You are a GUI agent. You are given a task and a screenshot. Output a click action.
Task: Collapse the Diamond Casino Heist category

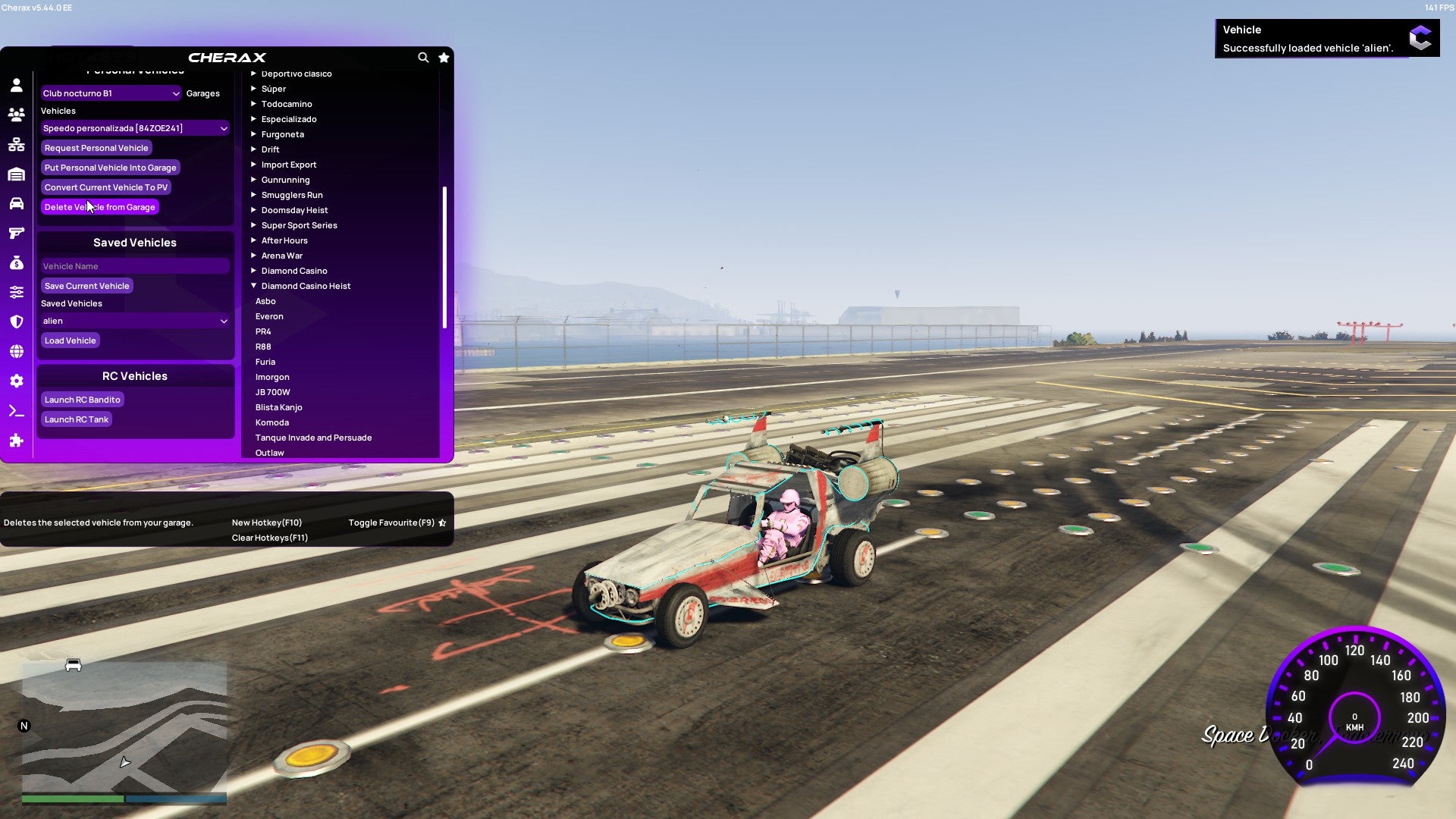coord(306,286)
